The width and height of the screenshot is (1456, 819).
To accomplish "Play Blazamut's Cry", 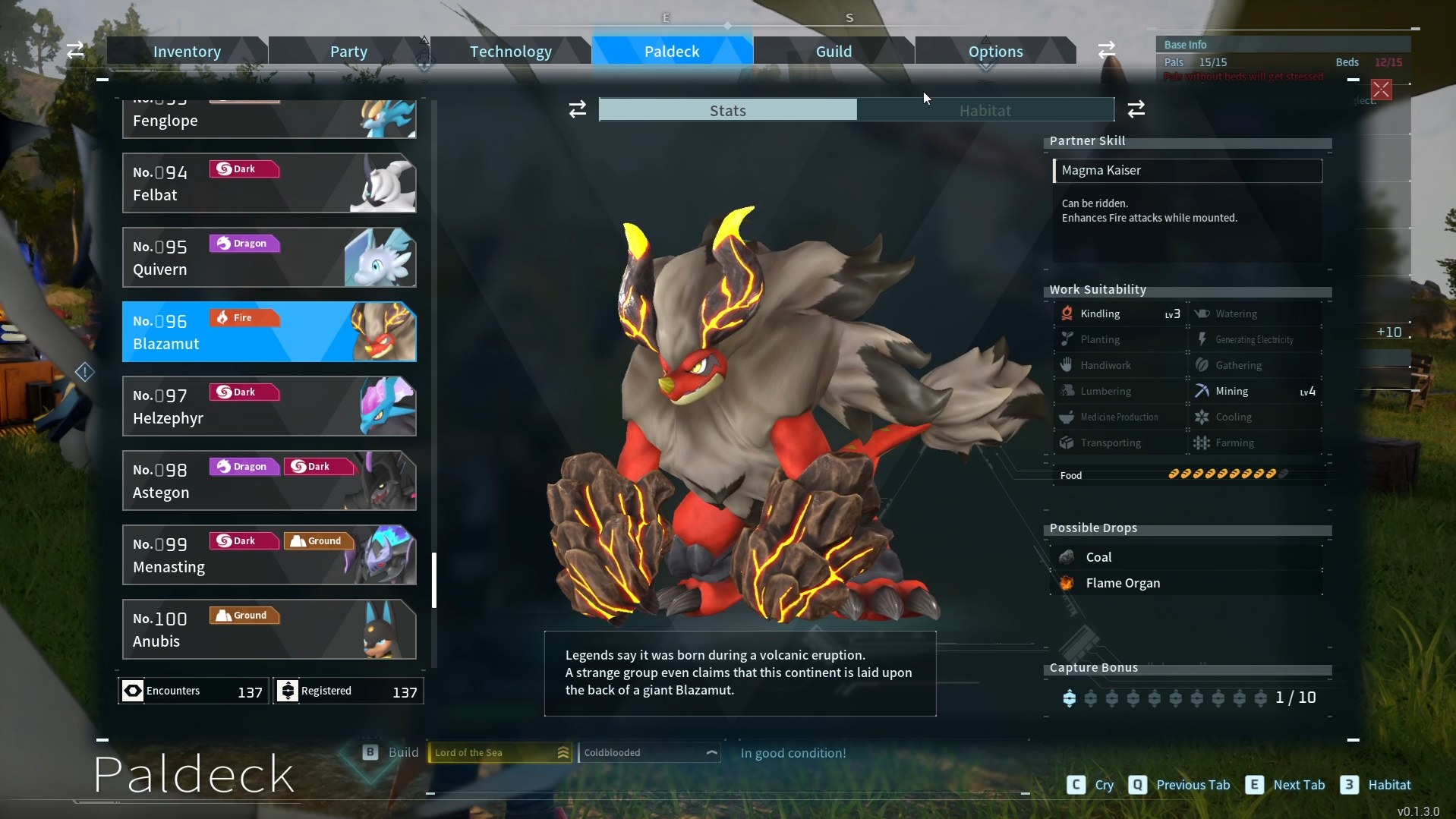I will click(x=1089, y=785).
